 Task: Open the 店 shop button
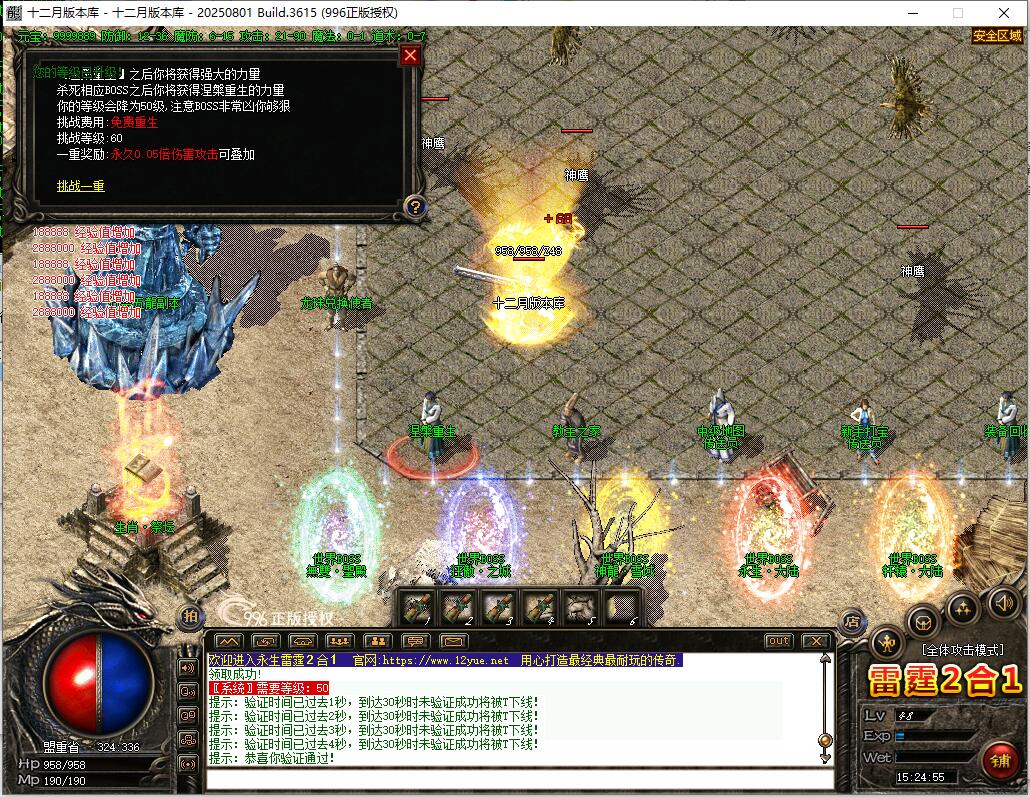tap(852, 621)
